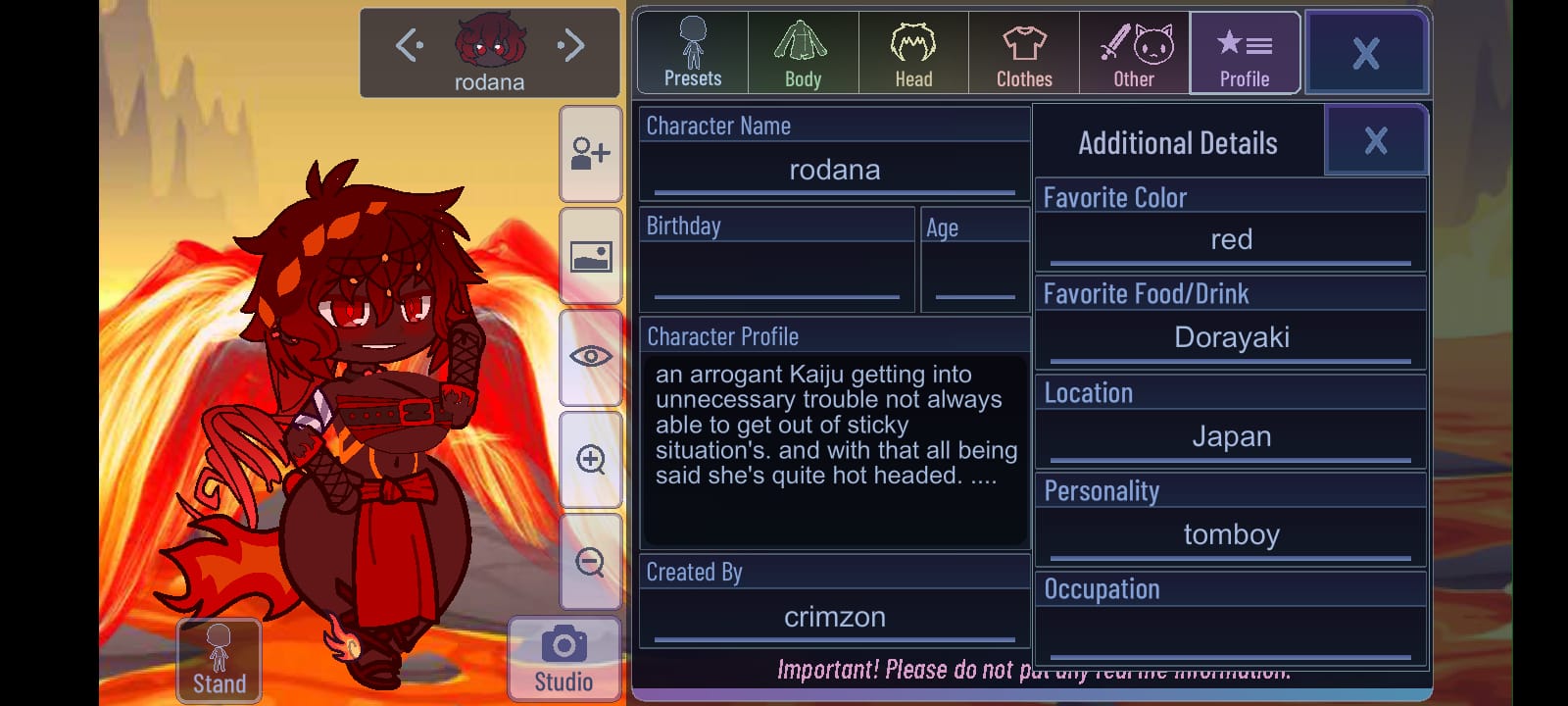Open the Presets tab
Viewport: 1568px width, 706px height.
coord(693,53)
